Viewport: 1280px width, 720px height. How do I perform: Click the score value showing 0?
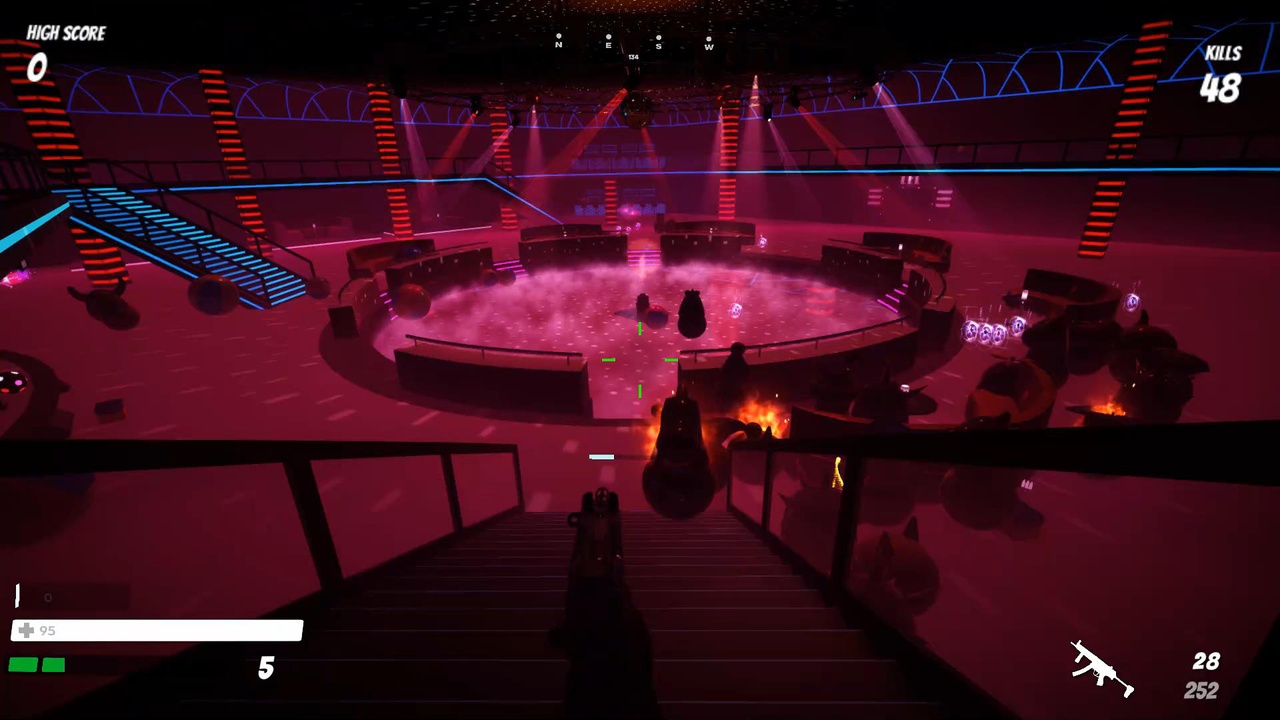36,68
